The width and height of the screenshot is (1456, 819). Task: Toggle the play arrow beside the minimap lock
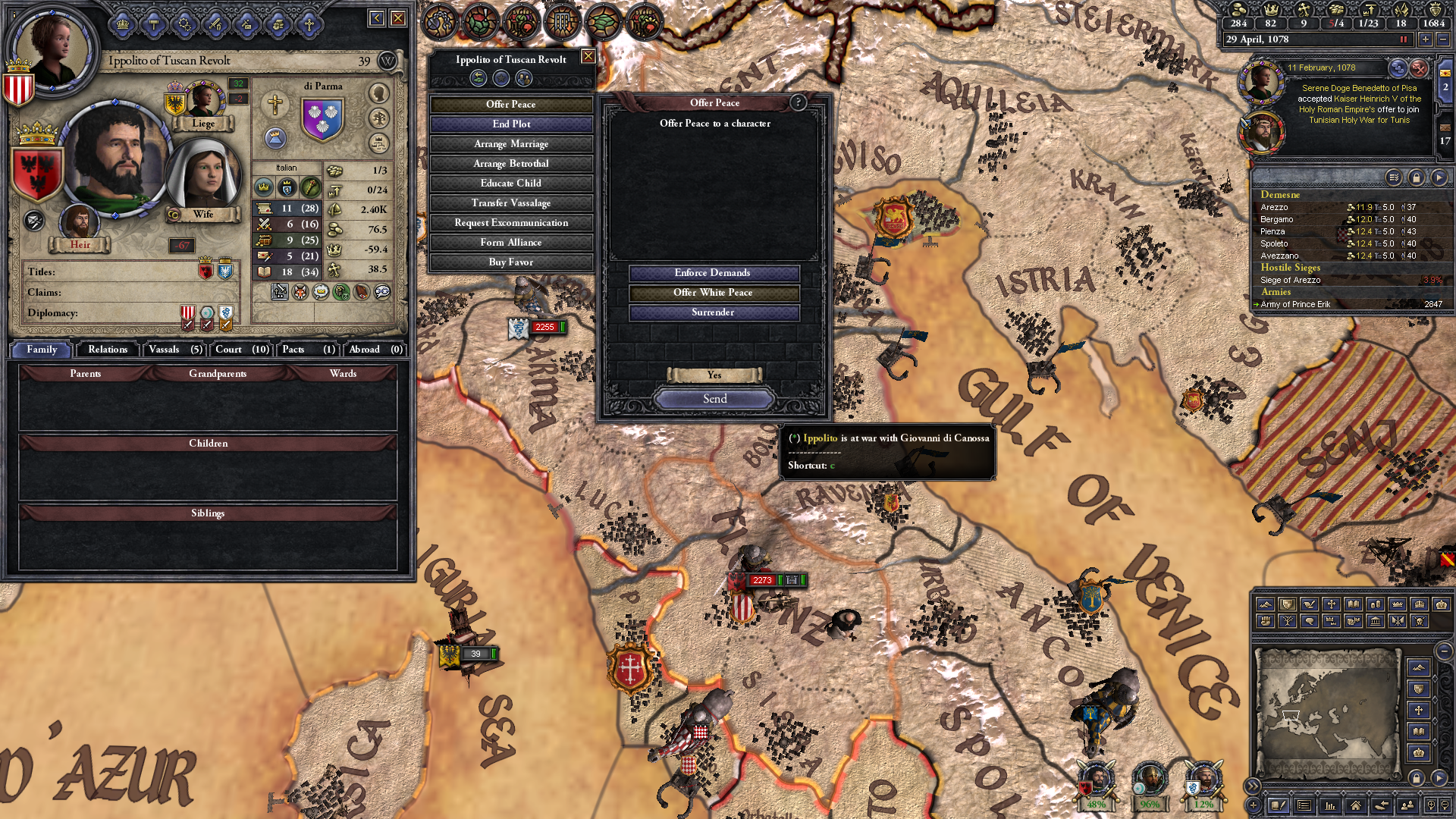1439,777
